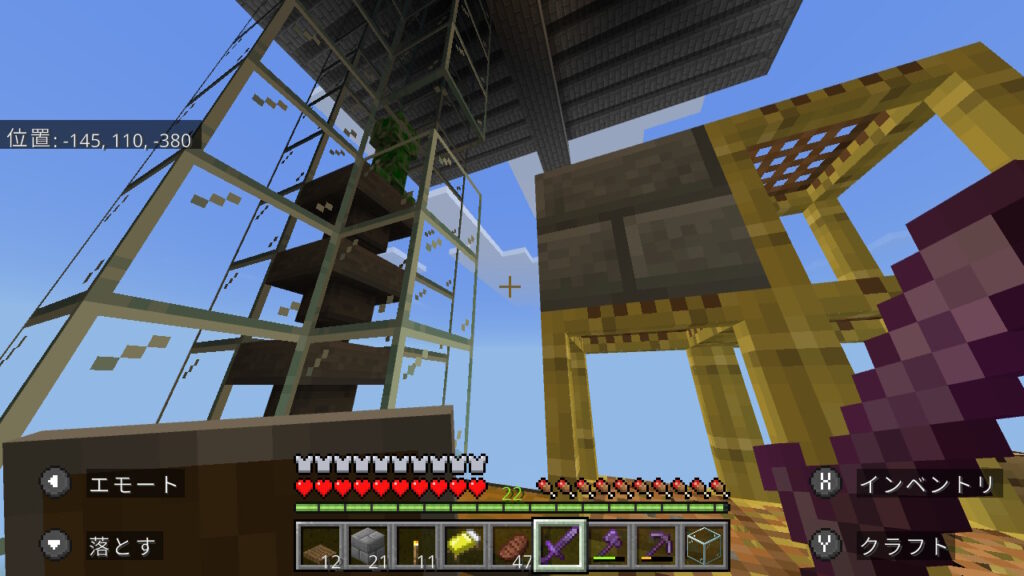Select the wooden trapdoor stack slot
Image resolution: width=1024 pixels, height=576 pixels.
[x=318, y=545]
